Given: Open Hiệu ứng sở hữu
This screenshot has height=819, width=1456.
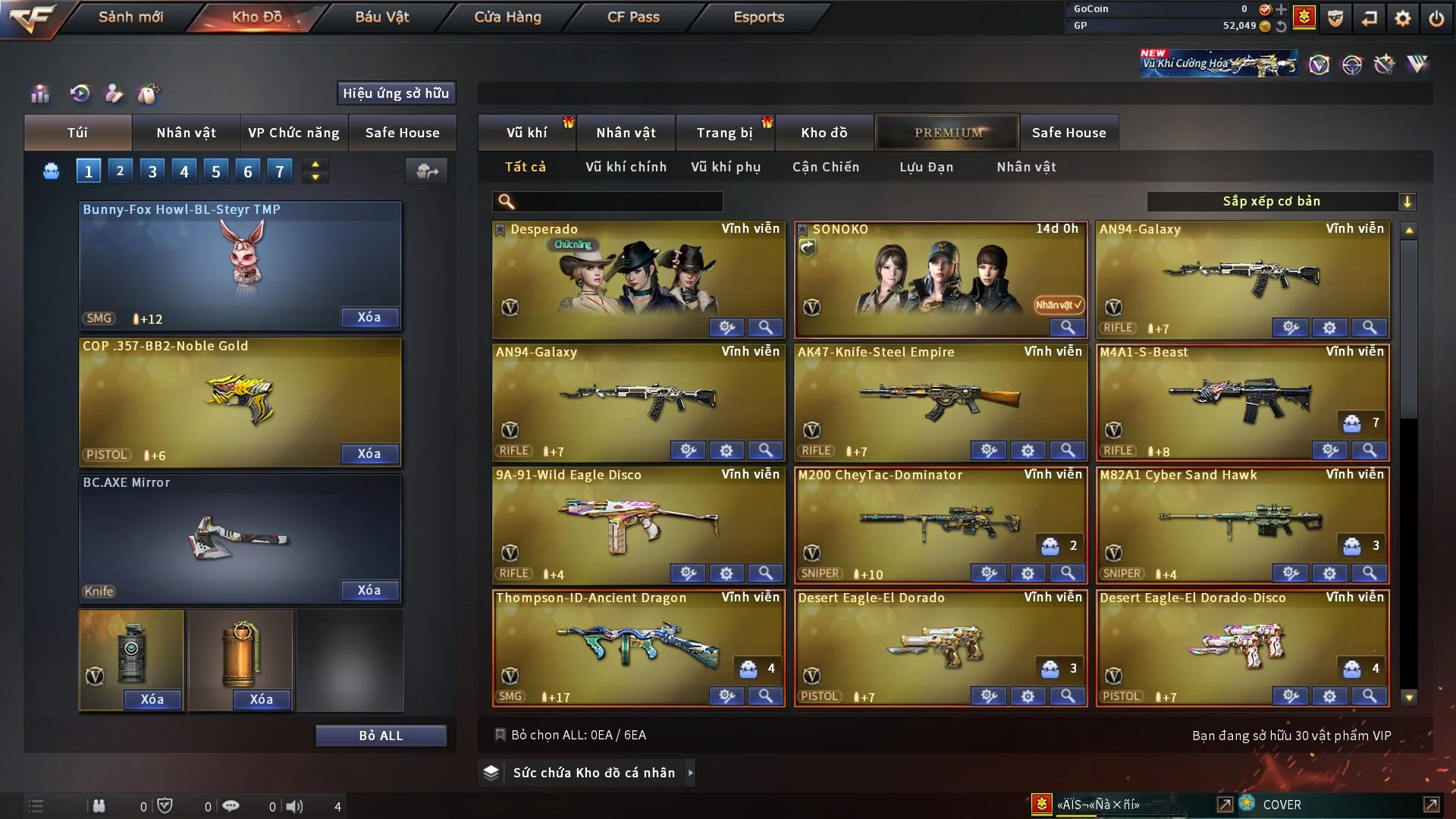Looking at the screenshot, I should (x=396, y=93).
